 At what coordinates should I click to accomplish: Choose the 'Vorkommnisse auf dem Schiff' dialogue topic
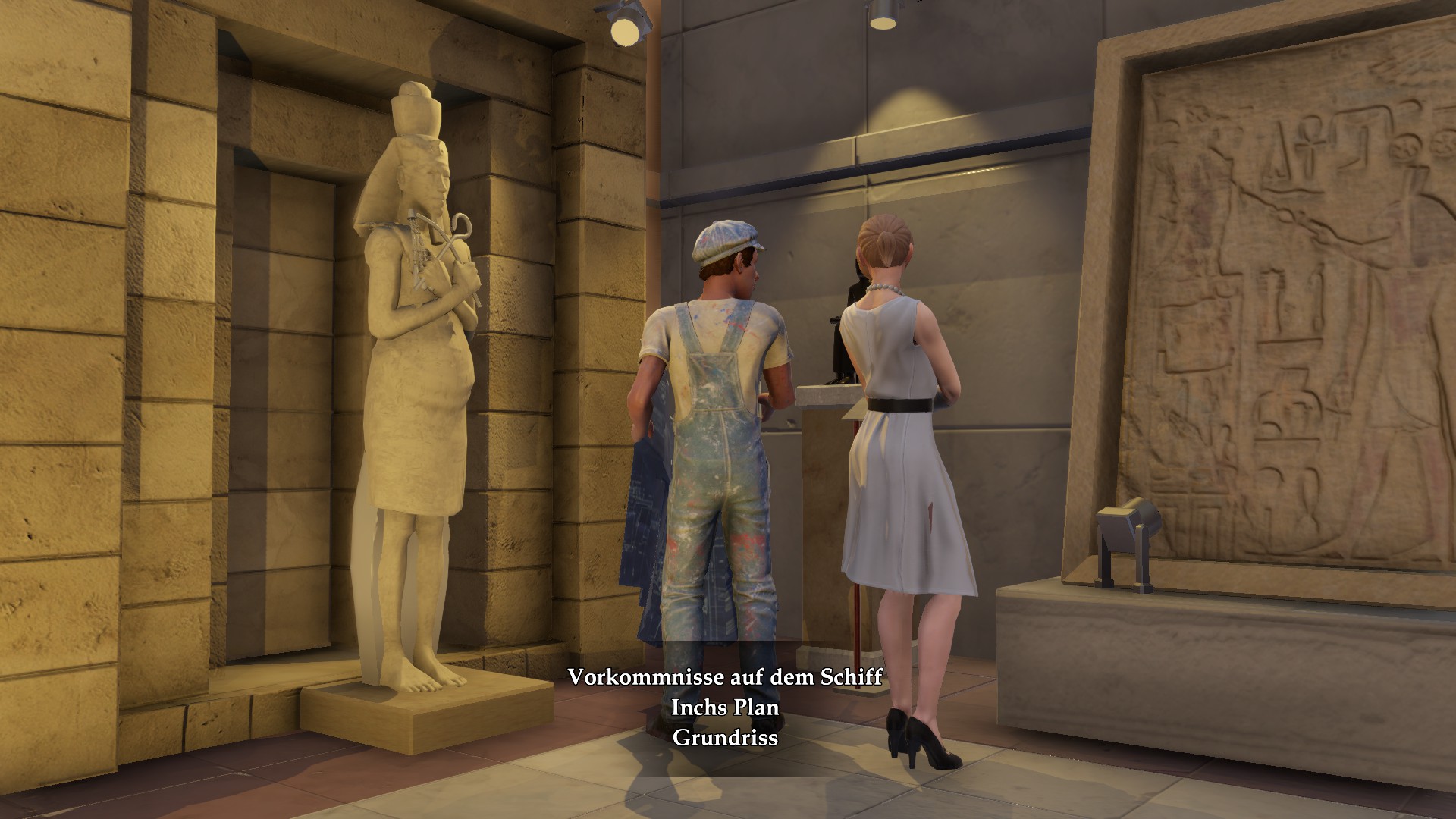click(725, 676)
